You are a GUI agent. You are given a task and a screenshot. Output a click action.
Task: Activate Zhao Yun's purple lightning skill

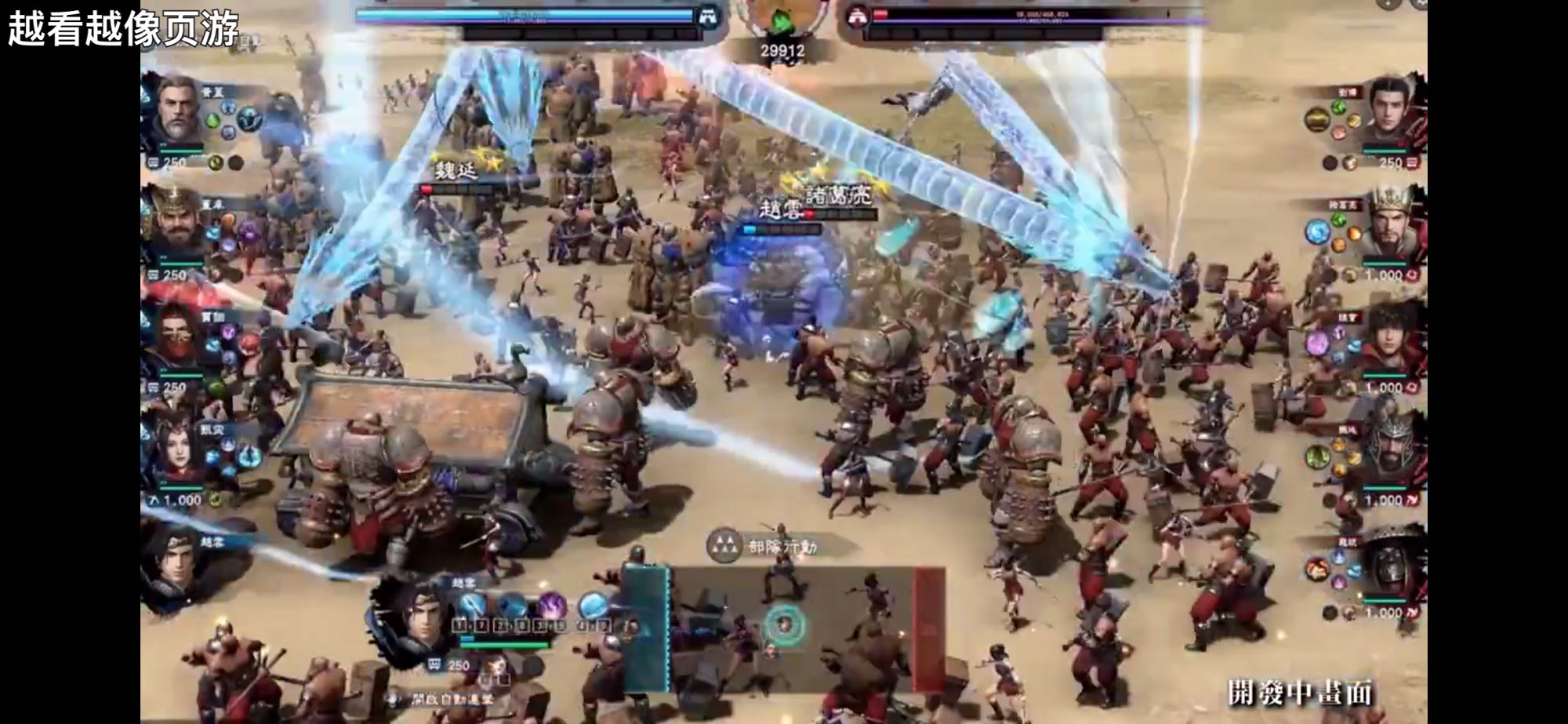pyautogui.click(x=551, y=606)
